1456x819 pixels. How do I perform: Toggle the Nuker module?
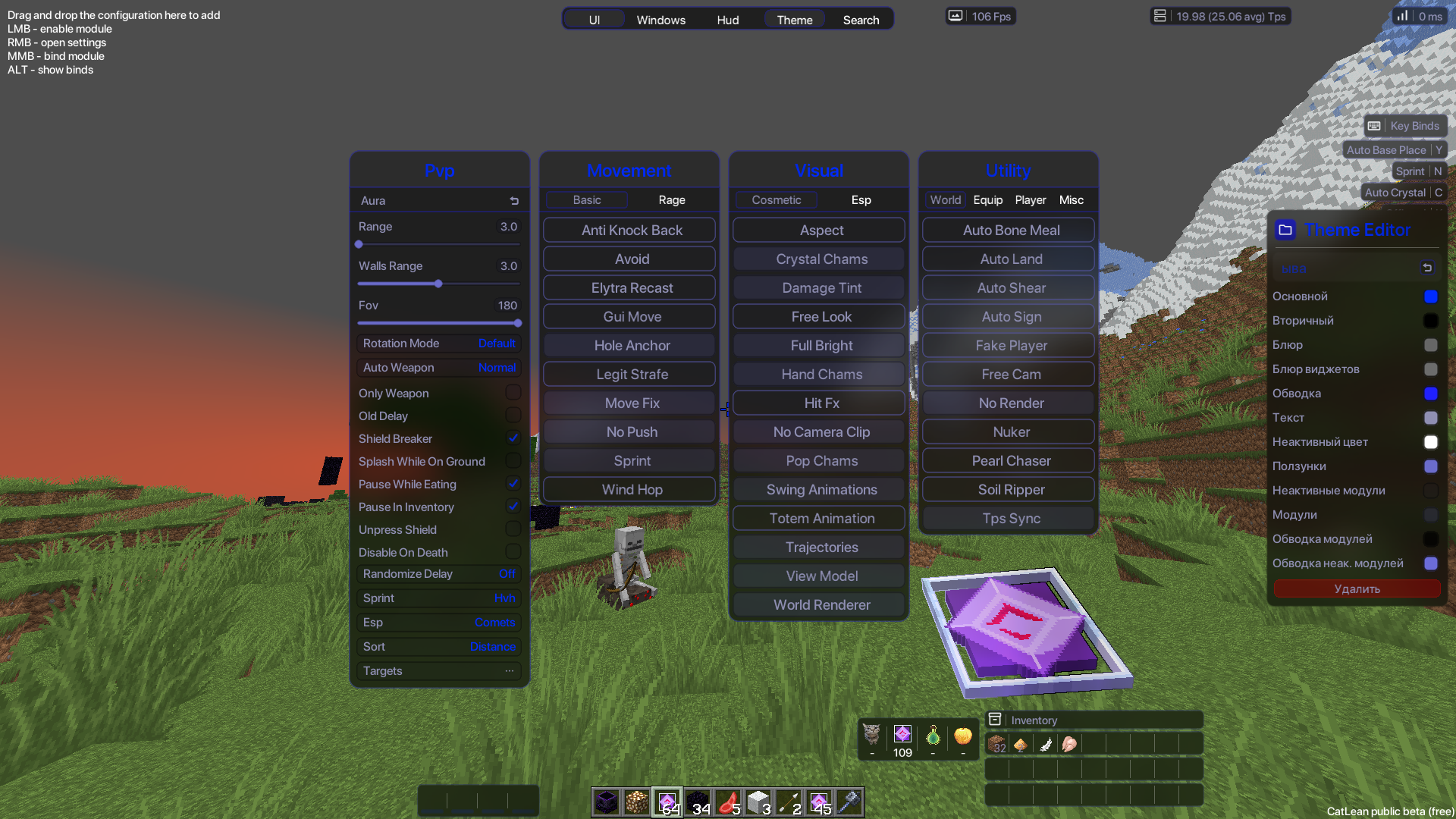pyautogui.click(x=1010, y=431)
